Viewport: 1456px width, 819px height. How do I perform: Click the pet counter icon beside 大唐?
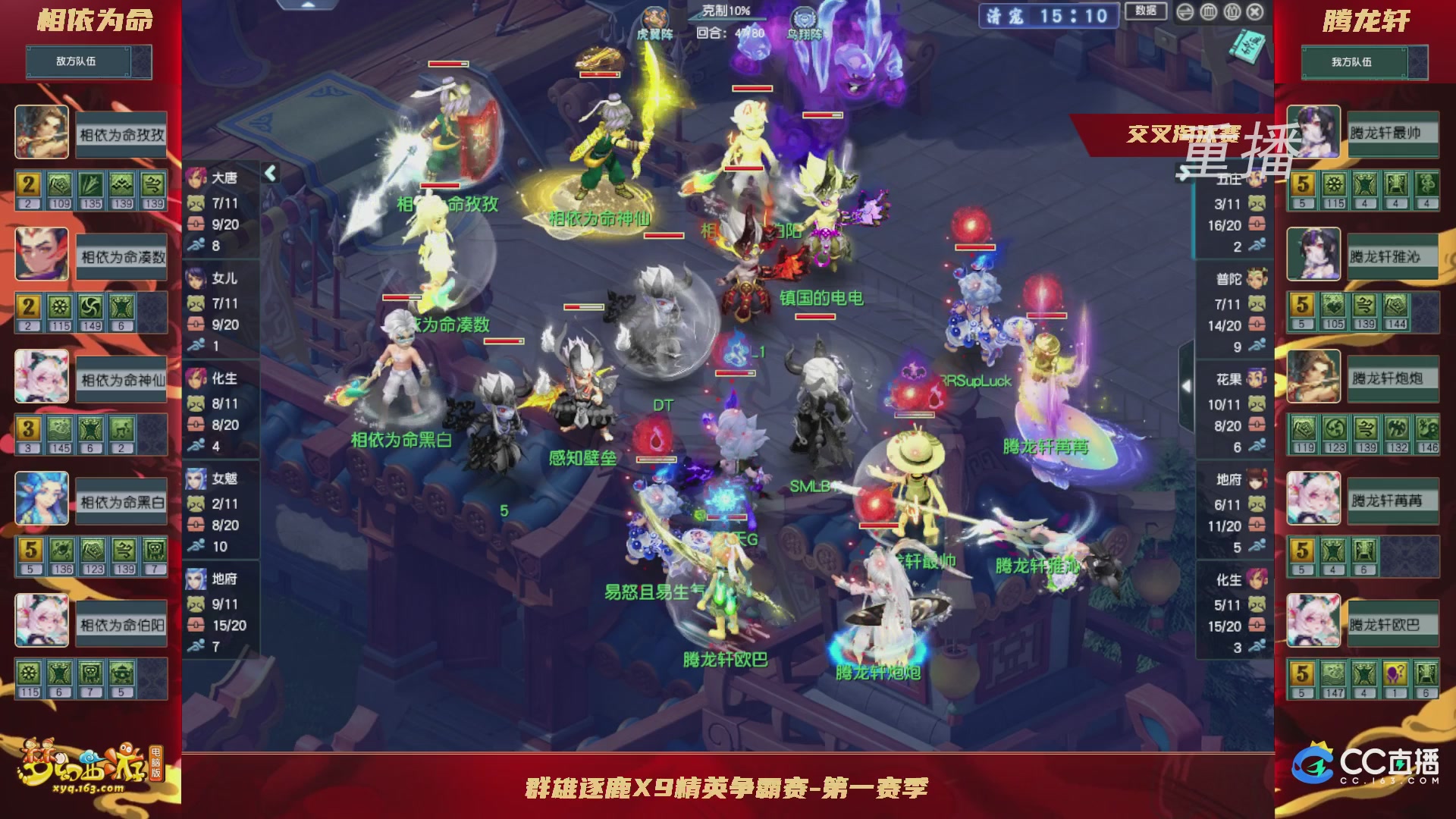click(196, 203)
